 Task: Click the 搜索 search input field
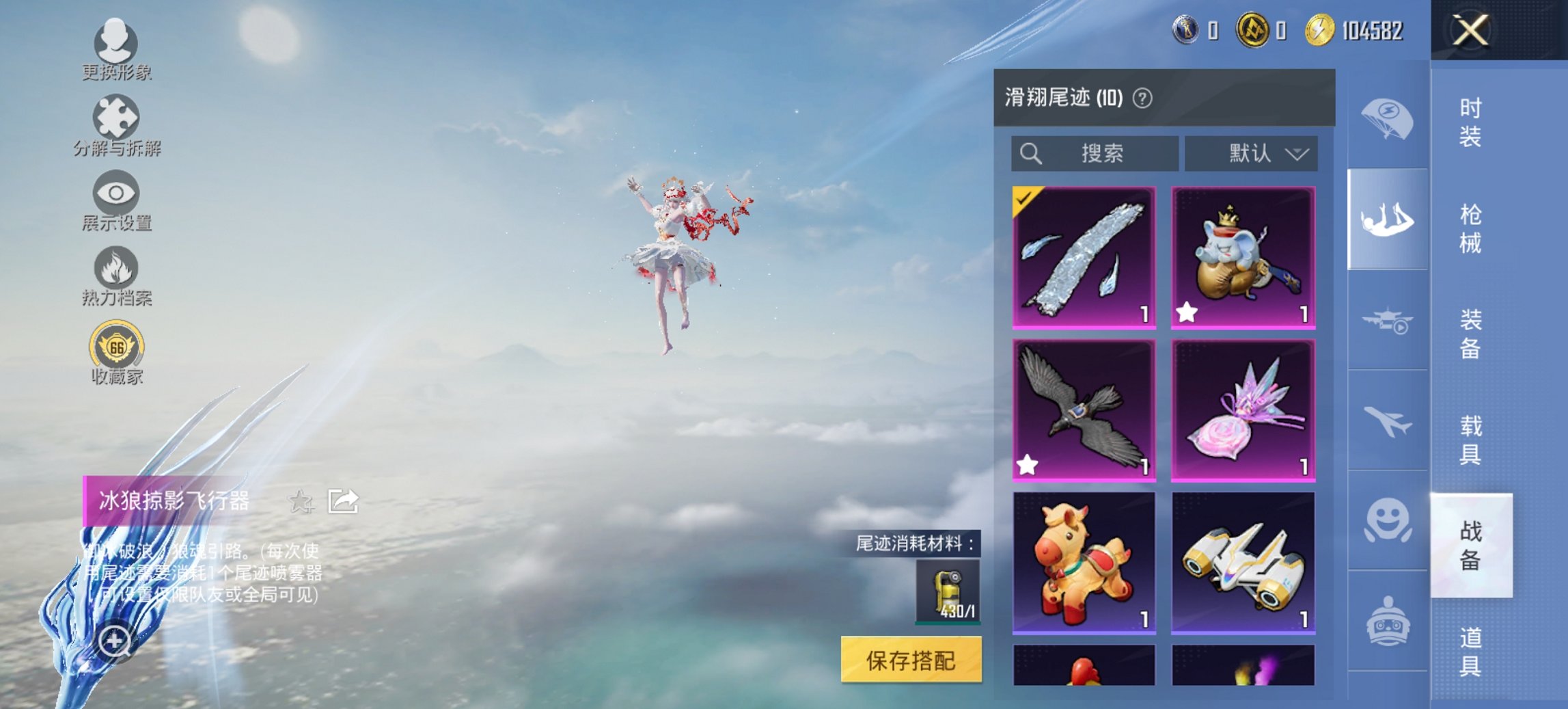[x=1093, y=153]
